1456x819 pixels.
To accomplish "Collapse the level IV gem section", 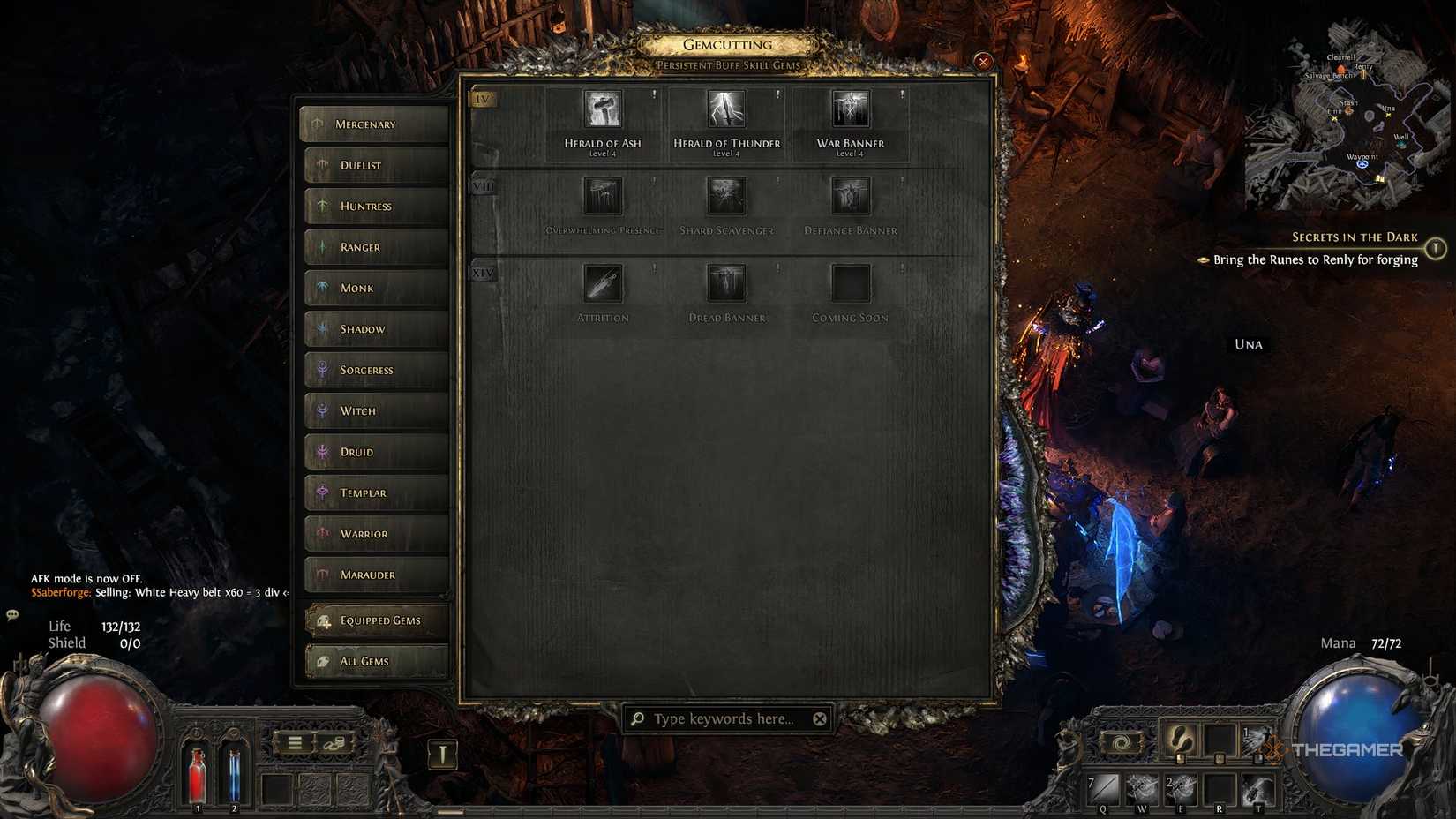I will point(482,99).
